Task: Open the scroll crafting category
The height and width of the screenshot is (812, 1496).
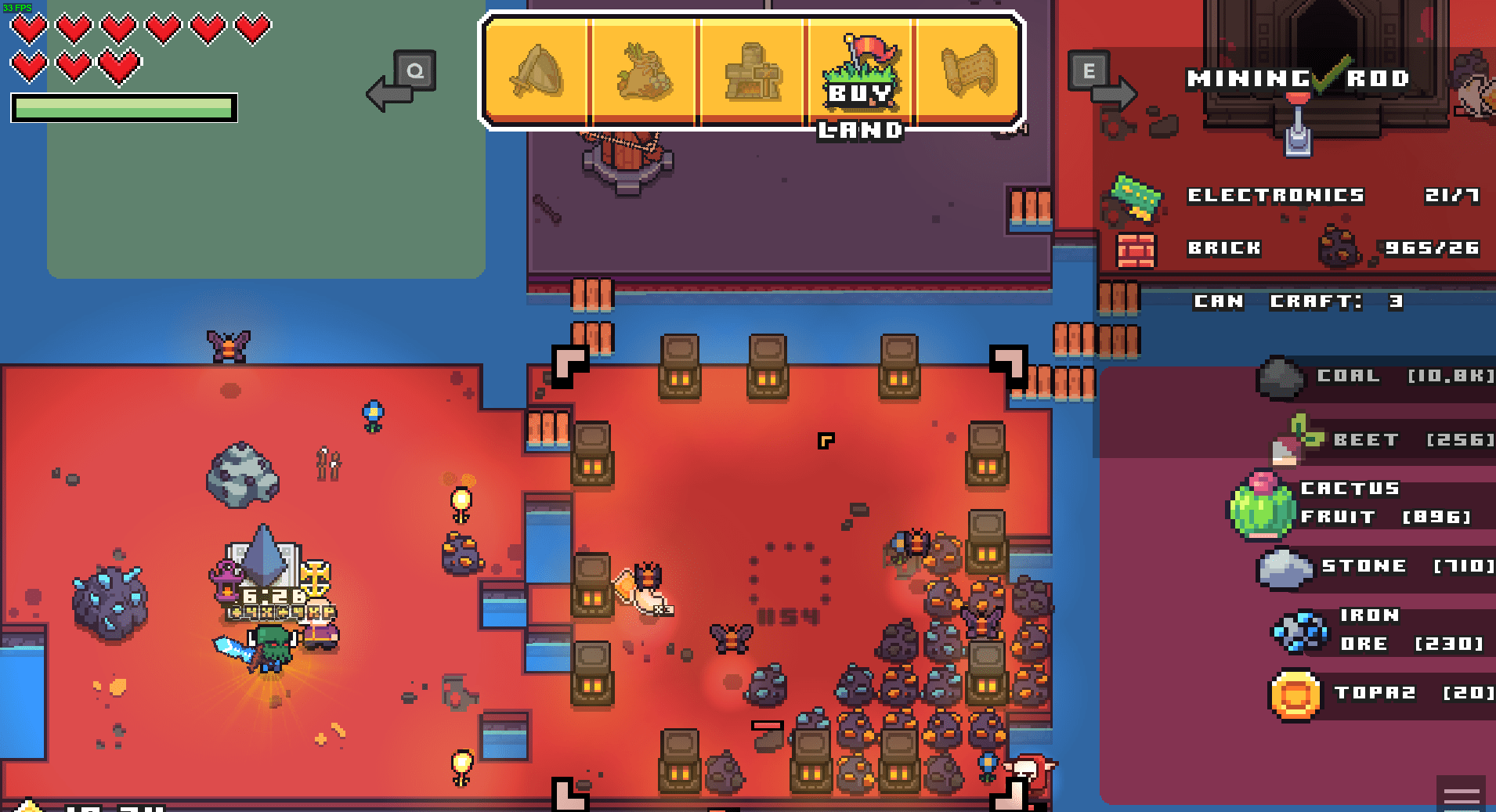Action: [x=970, y=72]
